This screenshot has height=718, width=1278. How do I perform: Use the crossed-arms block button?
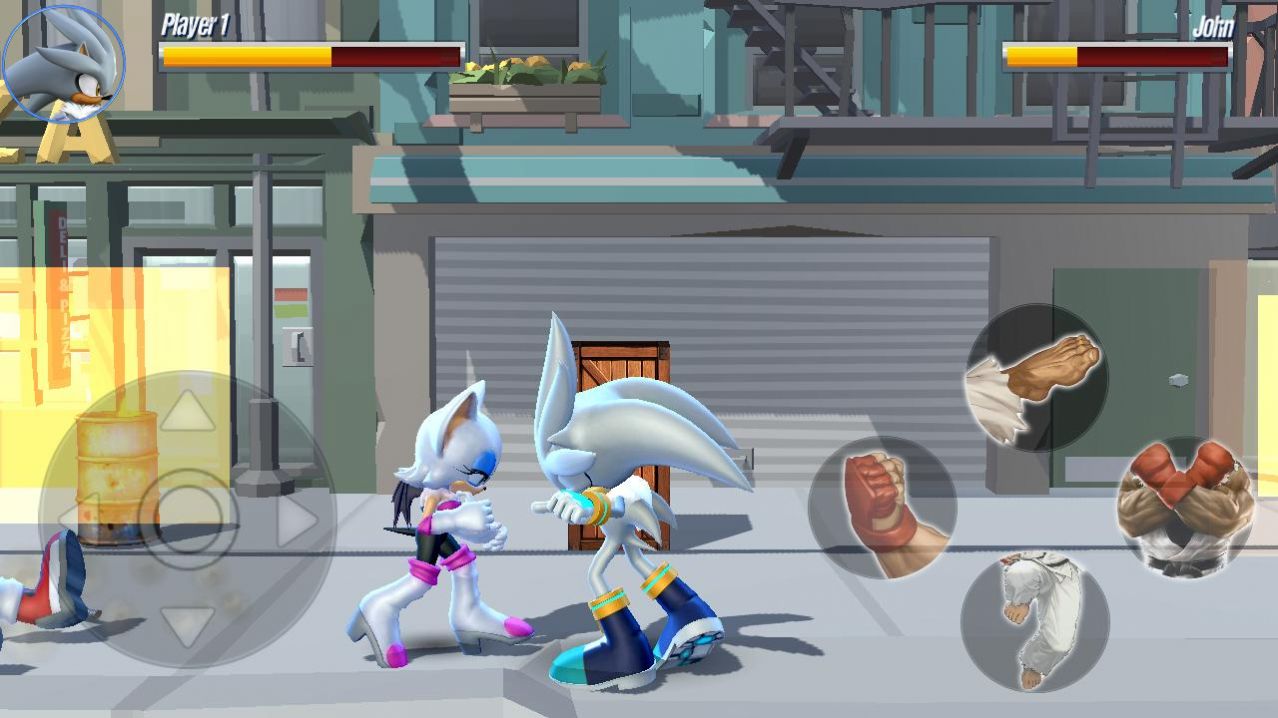pos(1186,510)
